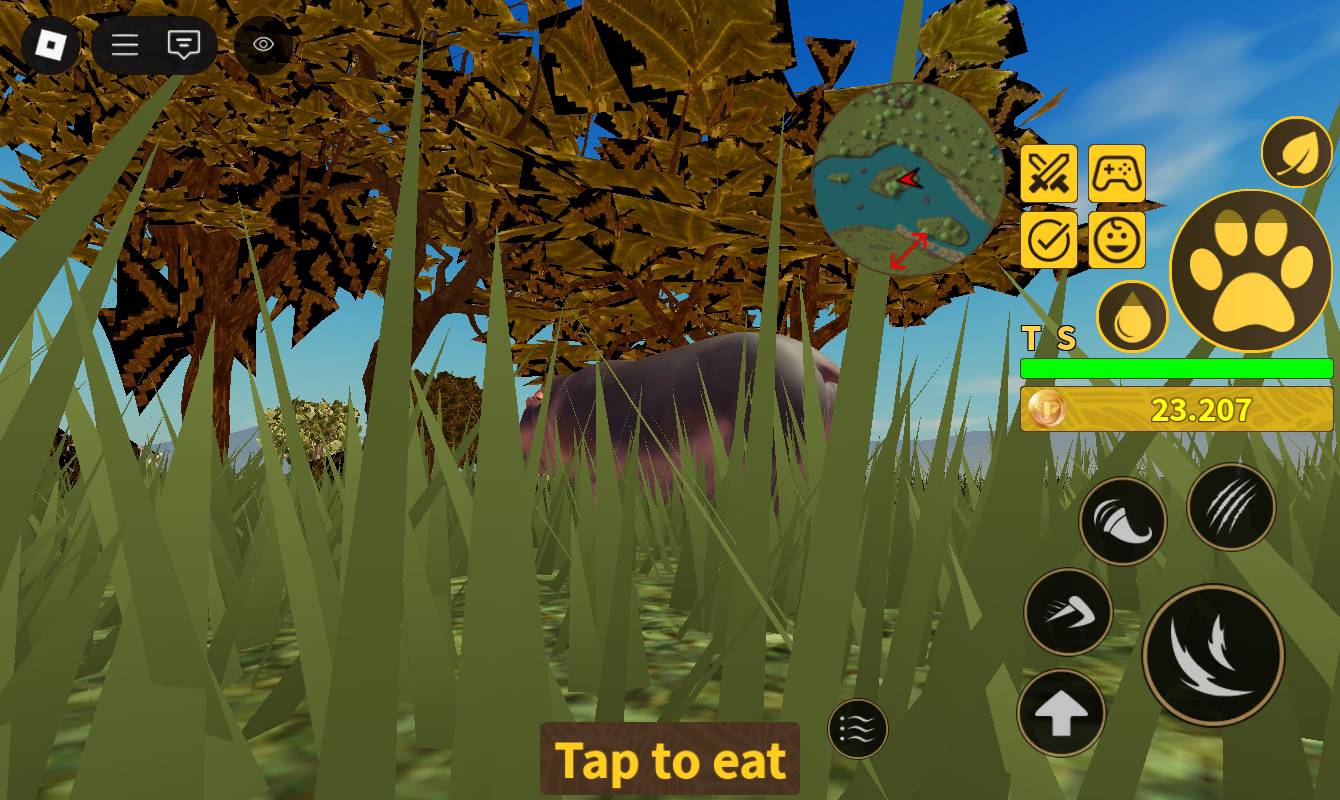Tap the leaf icon button

tap(1296, 153)
